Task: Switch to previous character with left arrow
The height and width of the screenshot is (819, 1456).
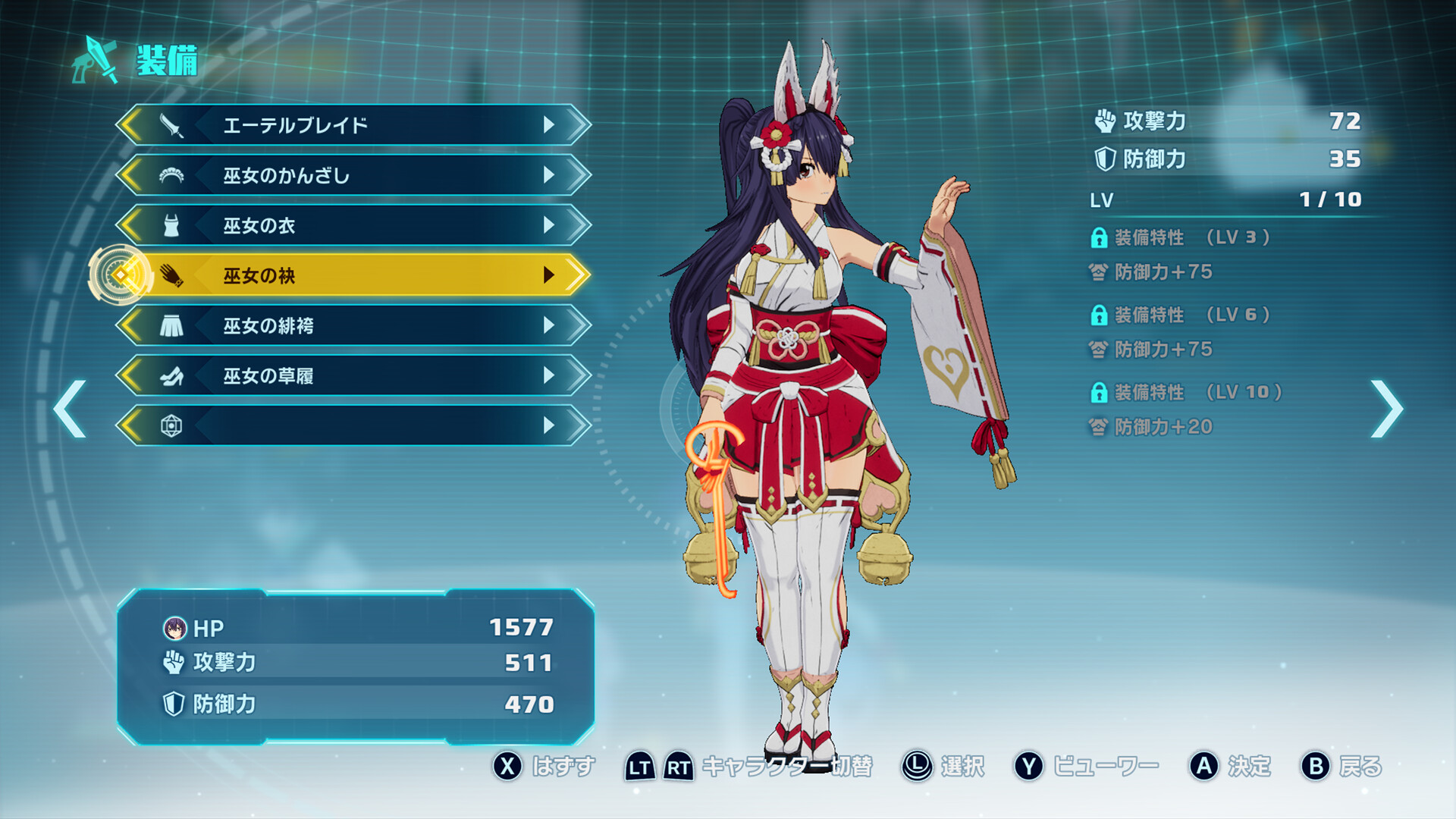Action: point(70,409)
